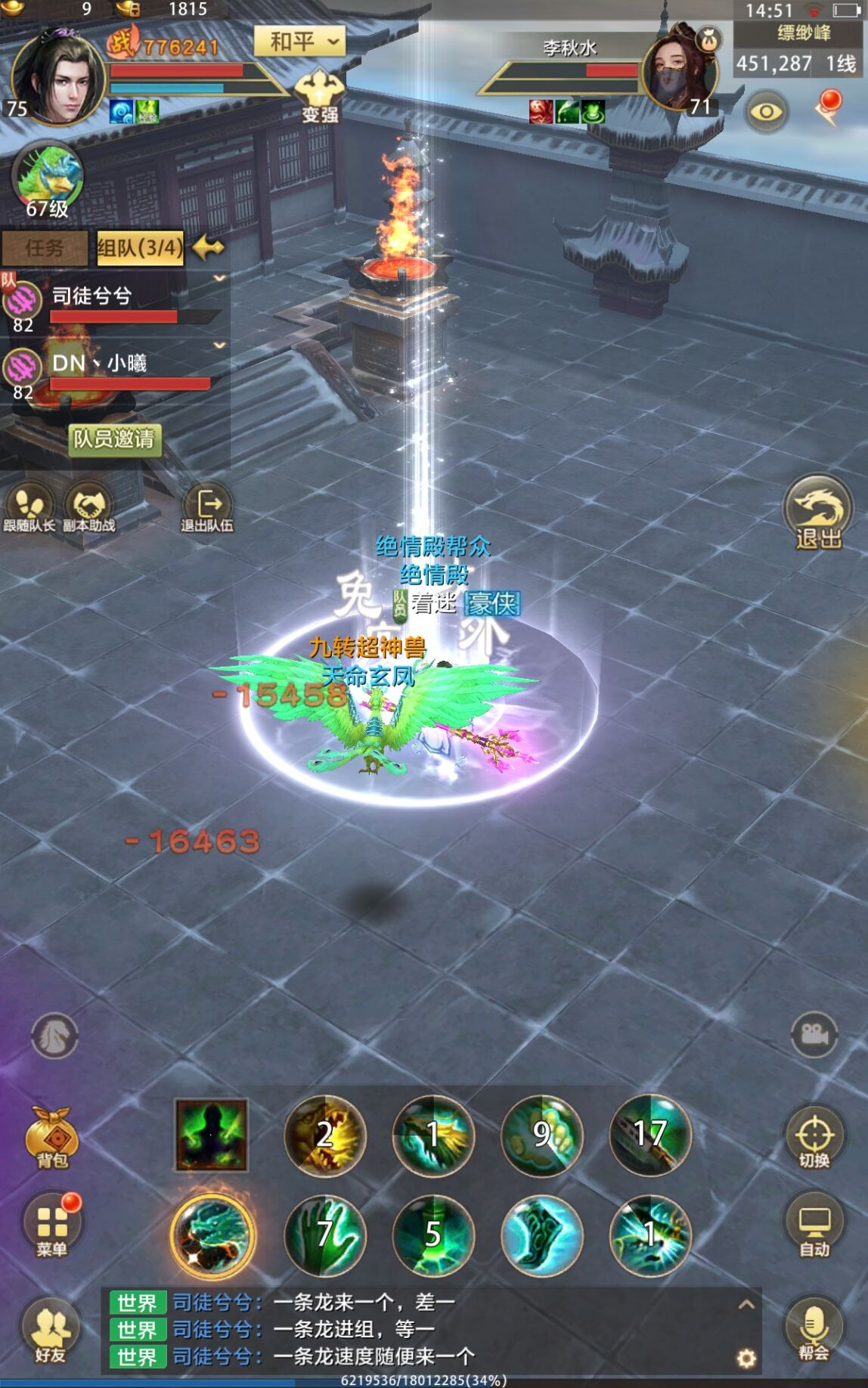Open 副本助战 dungeon assist
The height and width of the screenshot is (1388, 868).
point(88,507)
